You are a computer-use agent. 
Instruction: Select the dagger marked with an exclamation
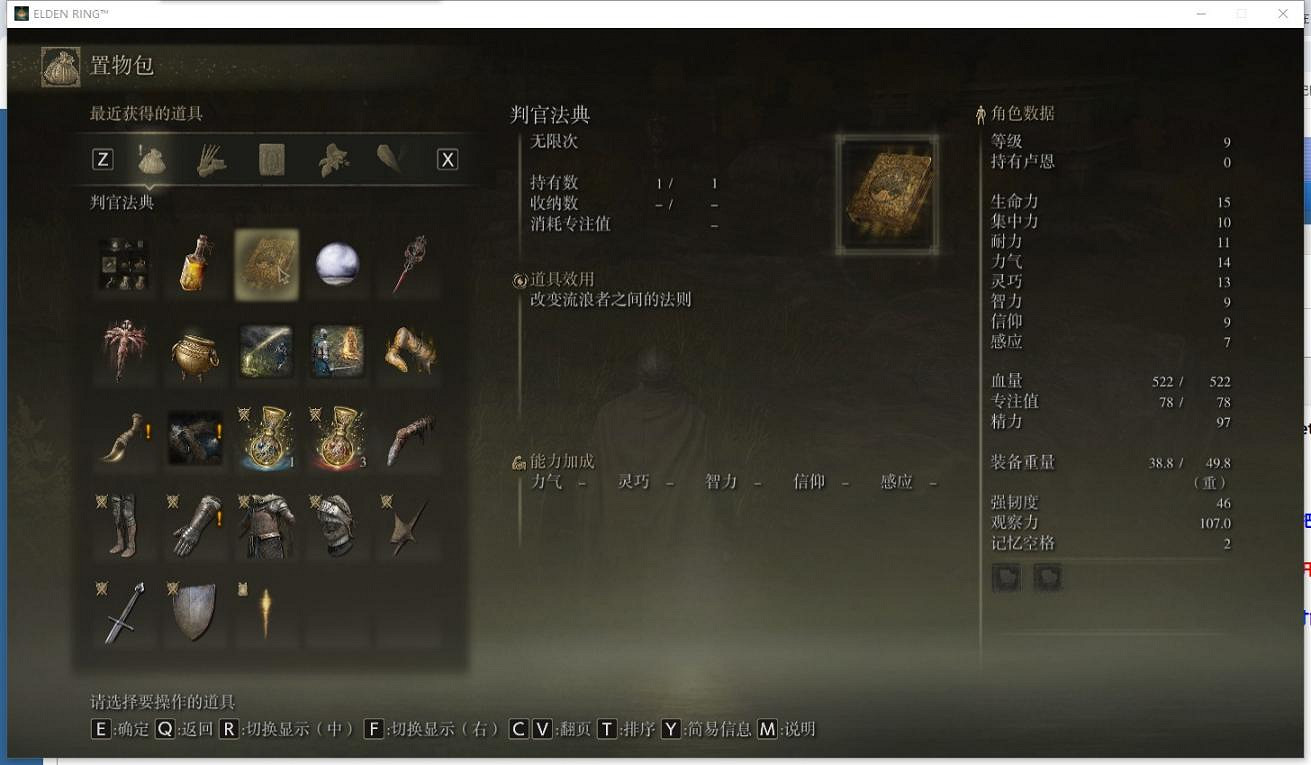(123, 437)
